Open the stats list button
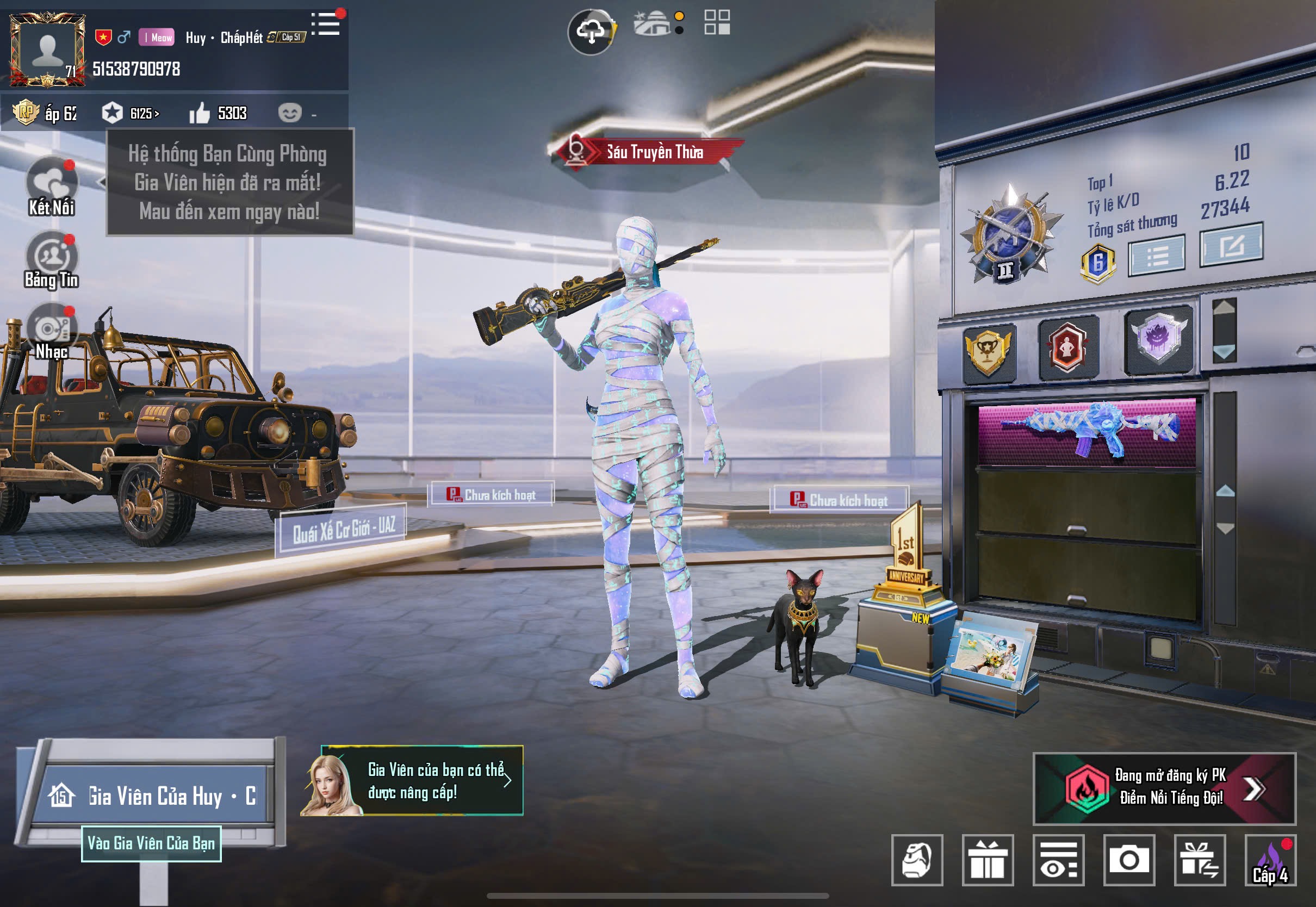Viewport: 1316px width, 907px height. pos(1156,256)
